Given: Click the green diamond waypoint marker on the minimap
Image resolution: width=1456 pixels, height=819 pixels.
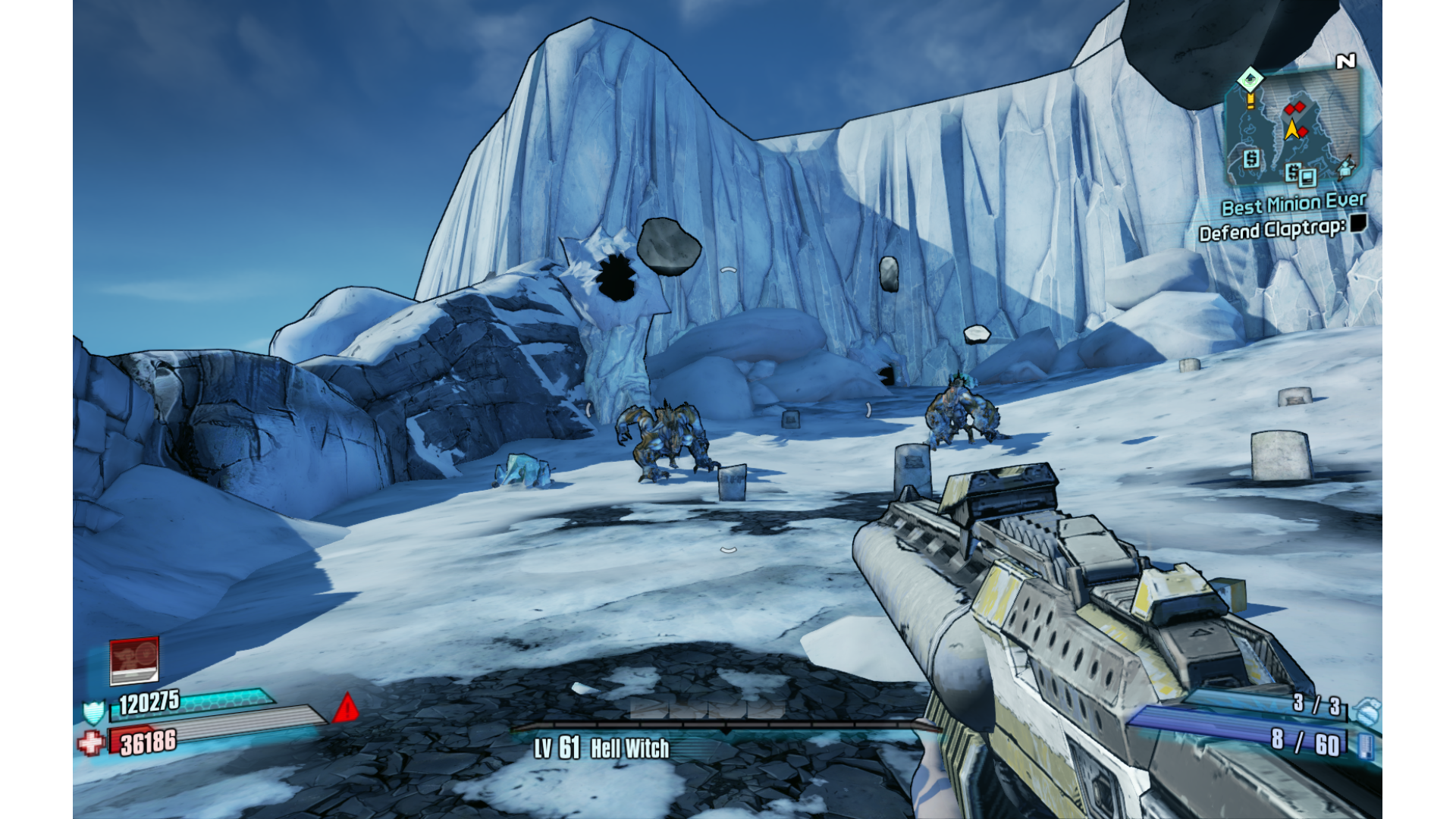Looking at the screenshot, I should pyautogui.click(x=1250, y=79).
